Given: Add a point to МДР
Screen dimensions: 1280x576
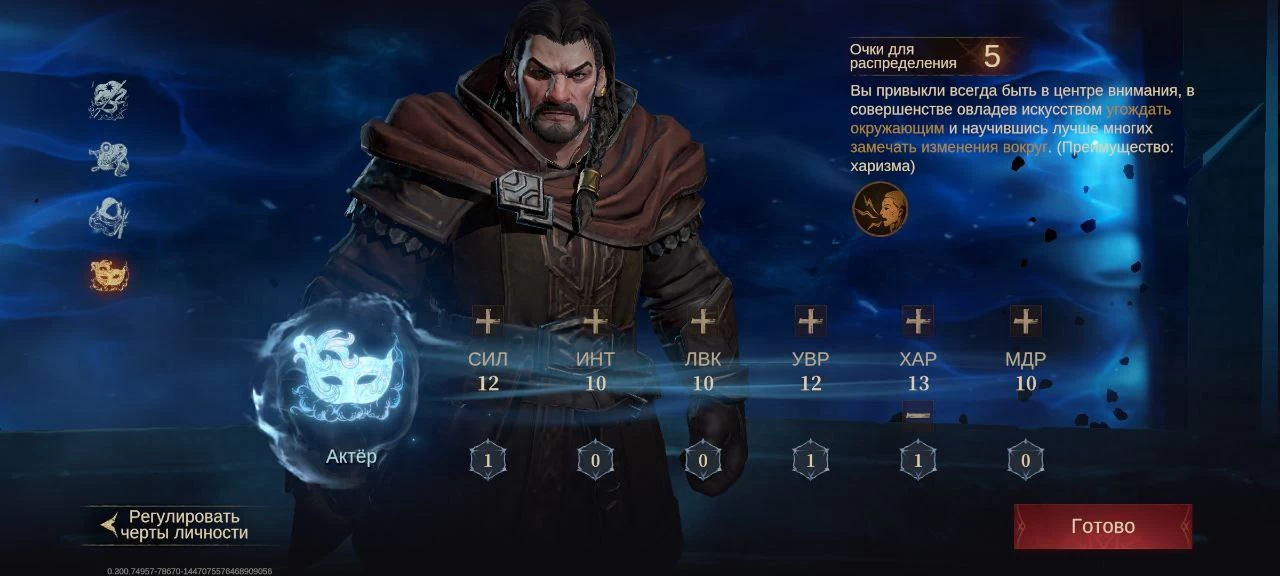Looking at the screenshot, I should [1025, 321].
